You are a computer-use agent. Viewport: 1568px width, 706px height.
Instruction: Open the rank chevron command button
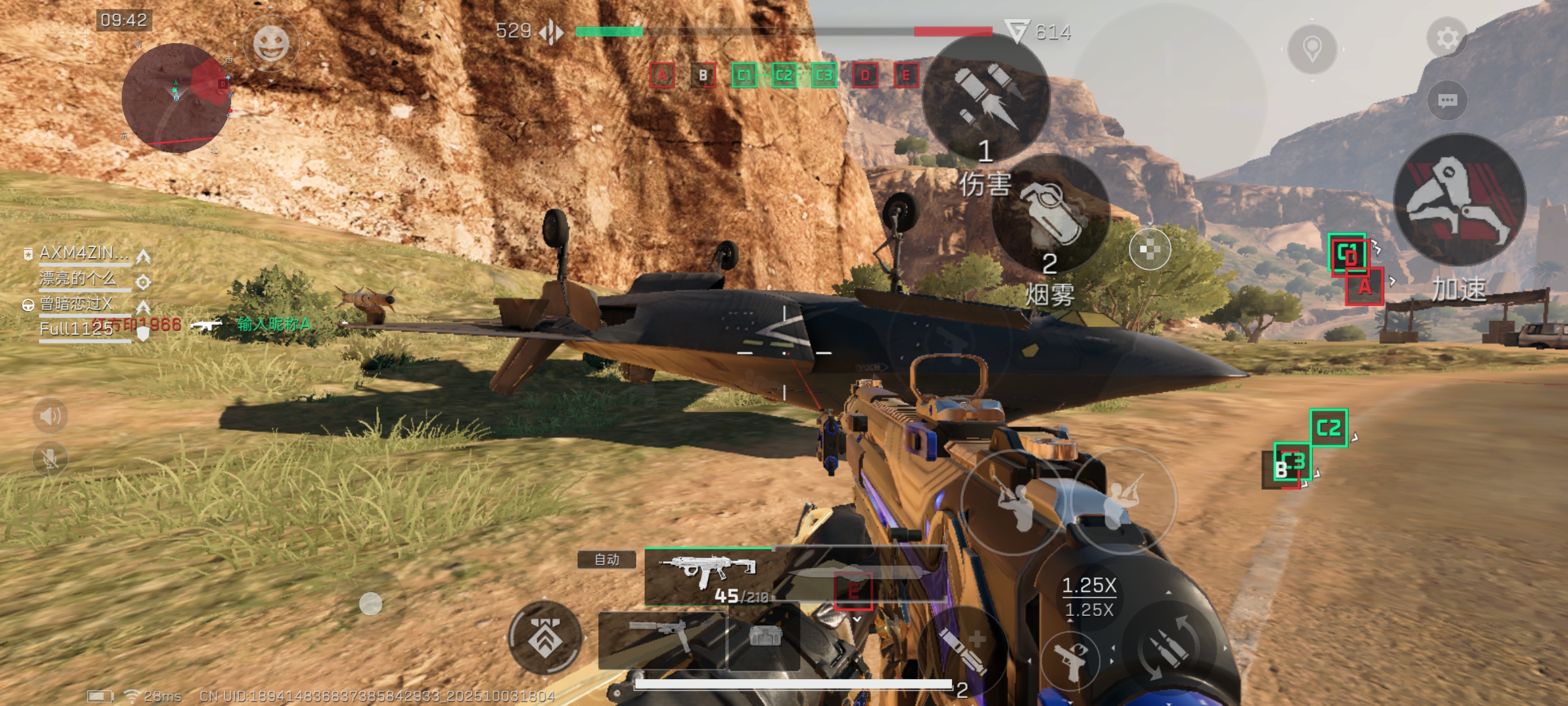(544, 637)
